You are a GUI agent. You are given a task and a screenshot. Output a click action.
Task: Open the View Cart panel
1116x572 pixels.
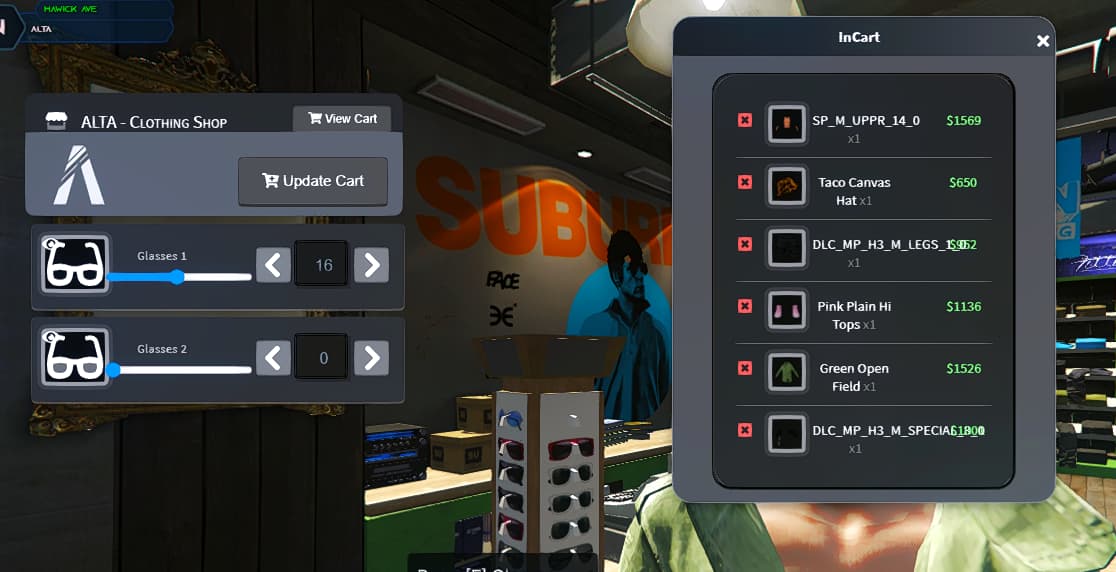[342, 119]
